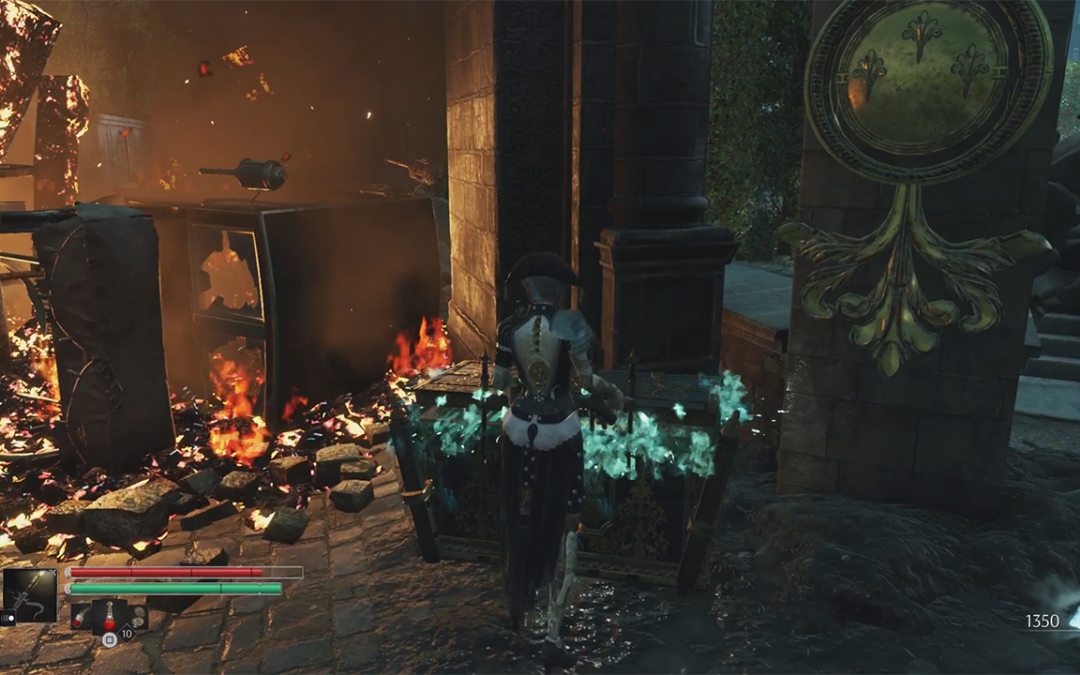Viewport: 1080px width, 675px height.
Task: Select the equipped weapon slot
Action: [30, 595]
